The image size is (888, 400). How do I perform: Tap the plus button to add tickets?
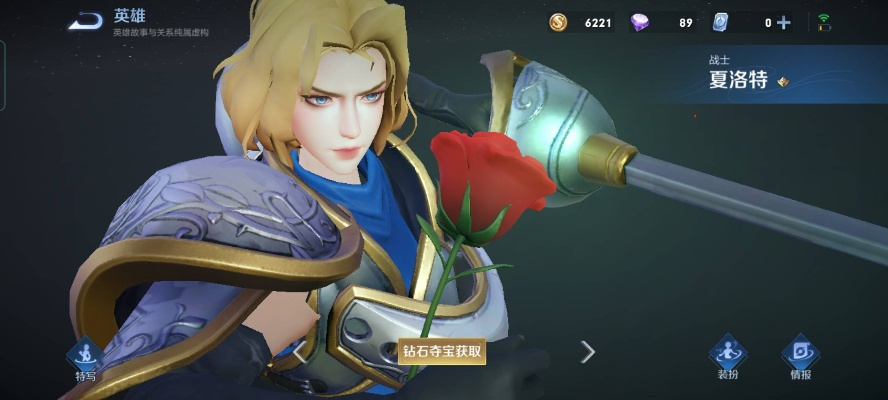point(783,22)
